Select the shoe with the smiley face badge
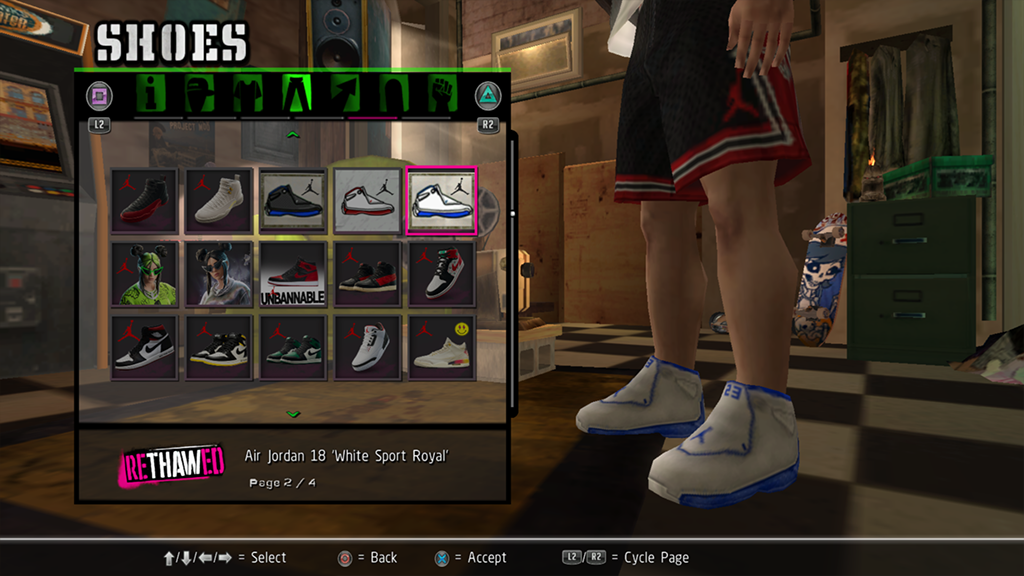 [x=441, y=347]
